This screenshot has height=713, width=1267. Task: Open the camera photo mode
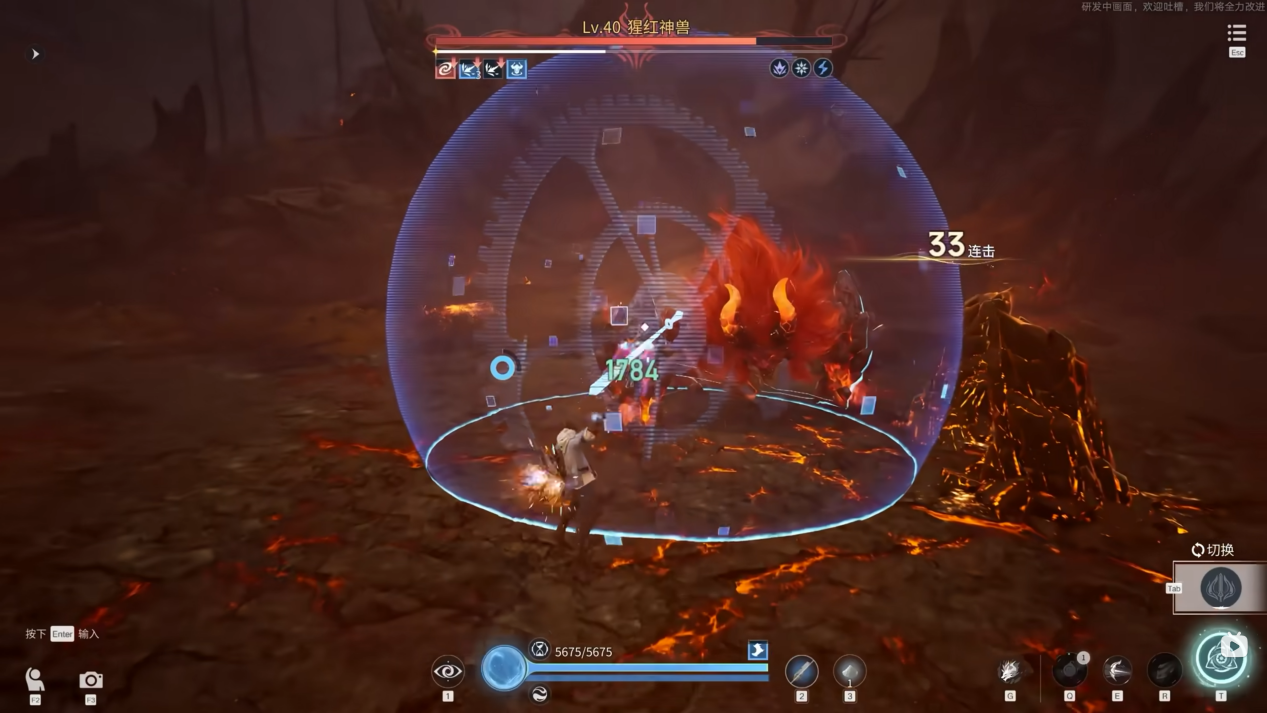tap(91, 680)
